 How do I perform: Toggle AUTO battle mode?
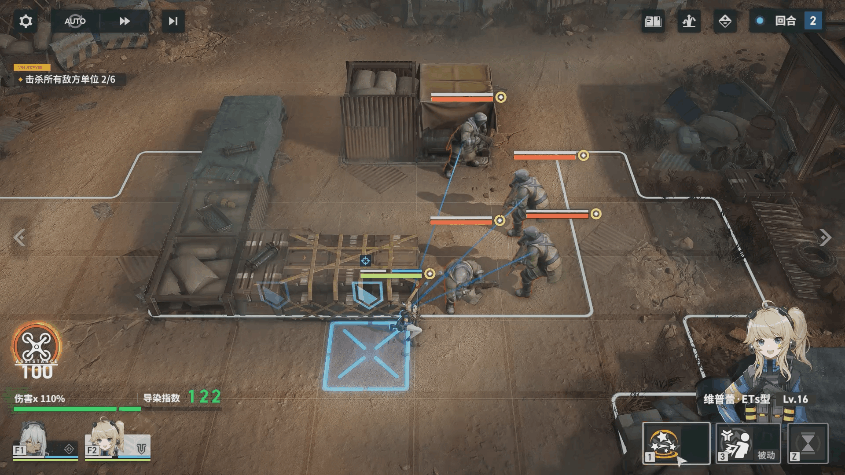76,21
